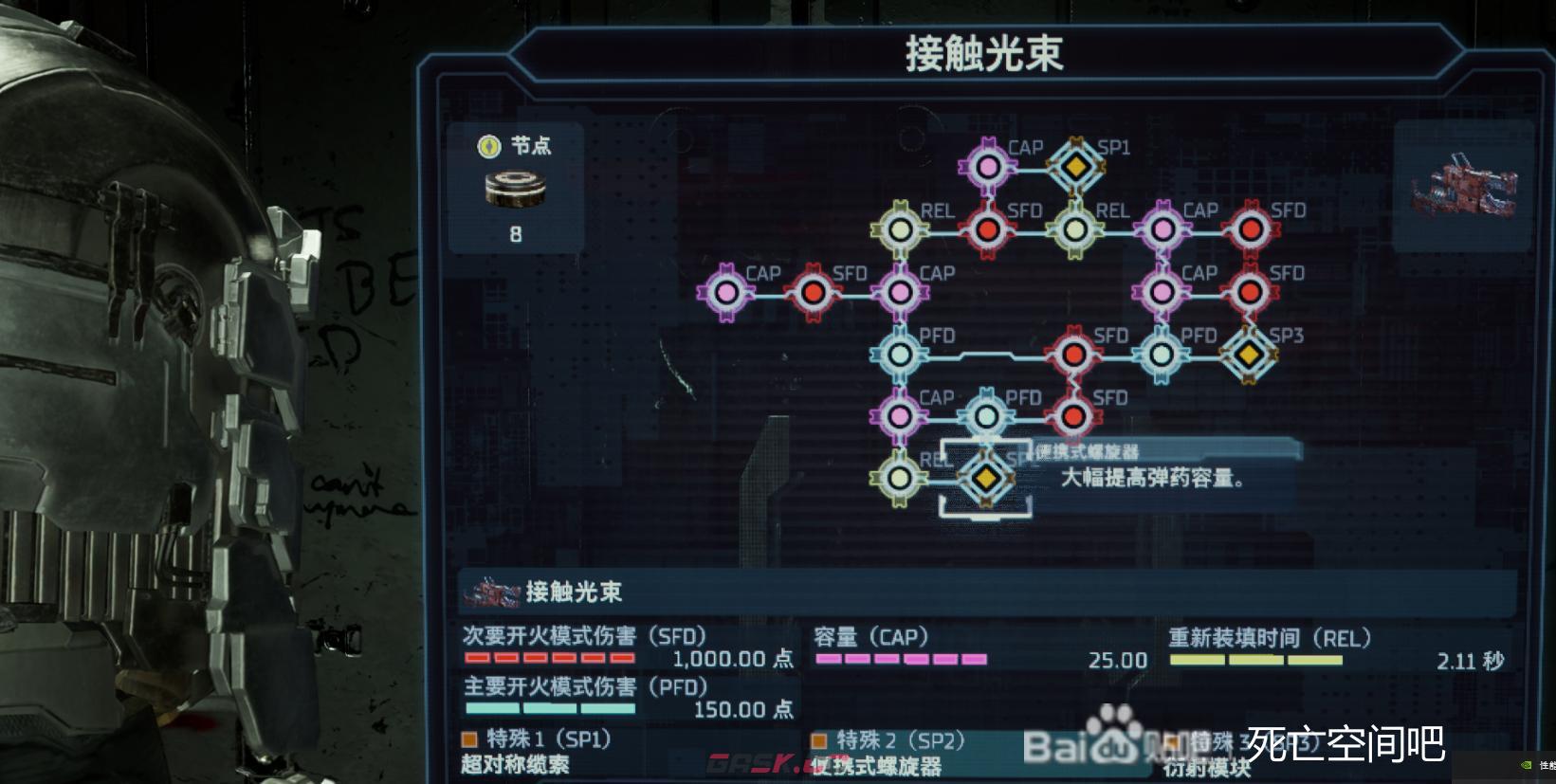Image resolution: width=1556 pixels, height=784 pixels.
Task: Select the red SFD damage node next to it
Action: click(x=814, y=293)
